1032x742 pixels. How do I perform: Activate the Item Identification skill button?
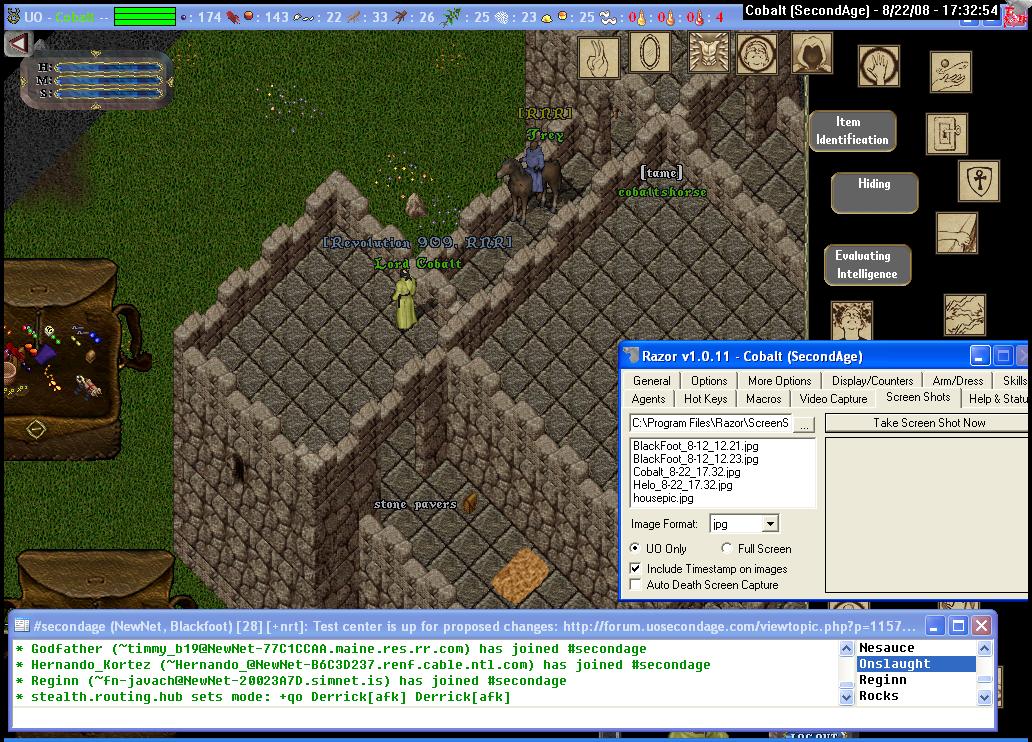click(852, 131)
